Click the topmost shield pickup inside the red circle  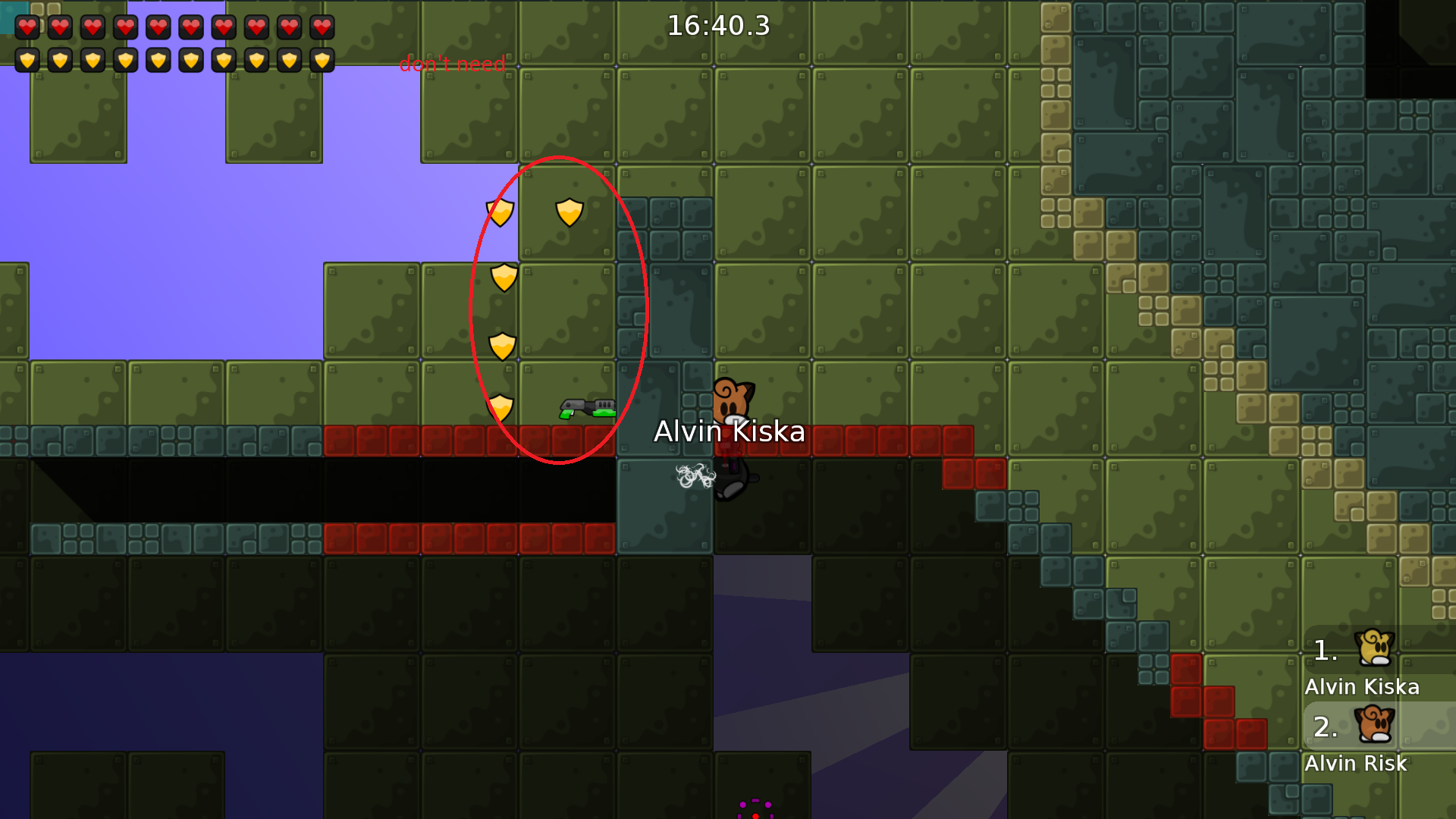tap(569, 213)
